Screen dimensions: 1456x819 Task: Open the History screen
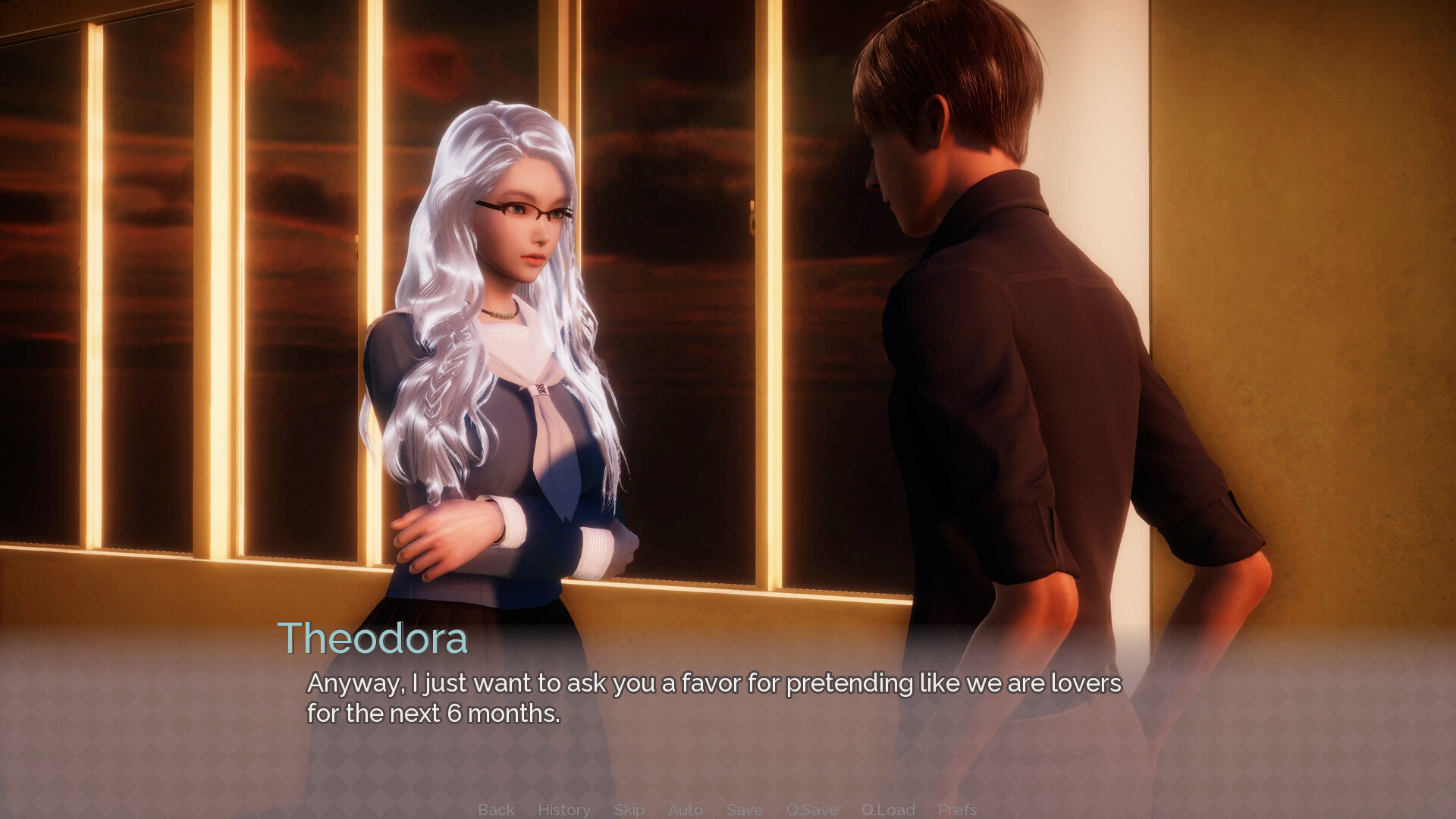564,809
